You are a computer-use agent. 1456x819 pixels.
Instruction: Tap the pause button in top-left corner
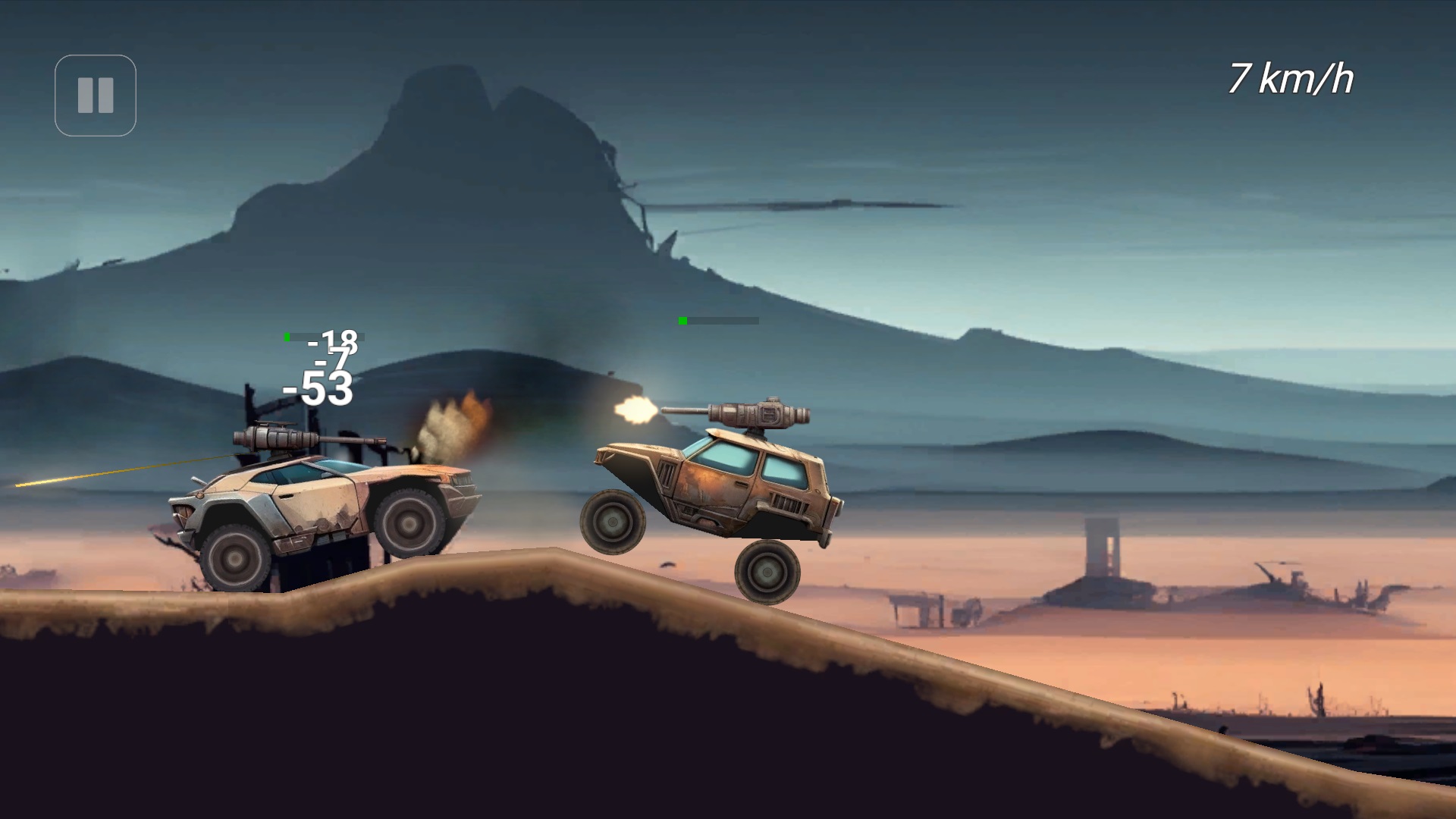(96, 94)
